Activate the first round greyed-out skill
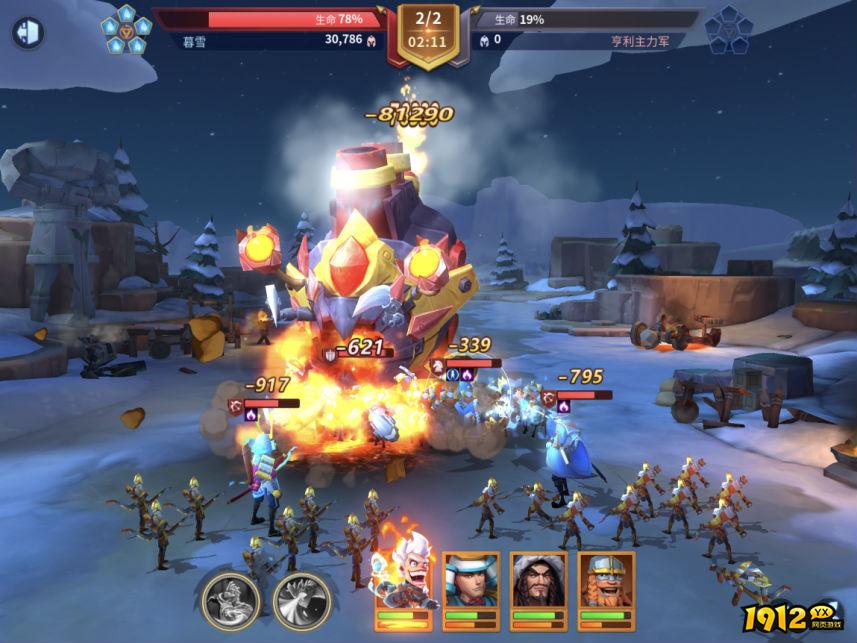Screen dimensions: 857x643 tap(230, 600)
